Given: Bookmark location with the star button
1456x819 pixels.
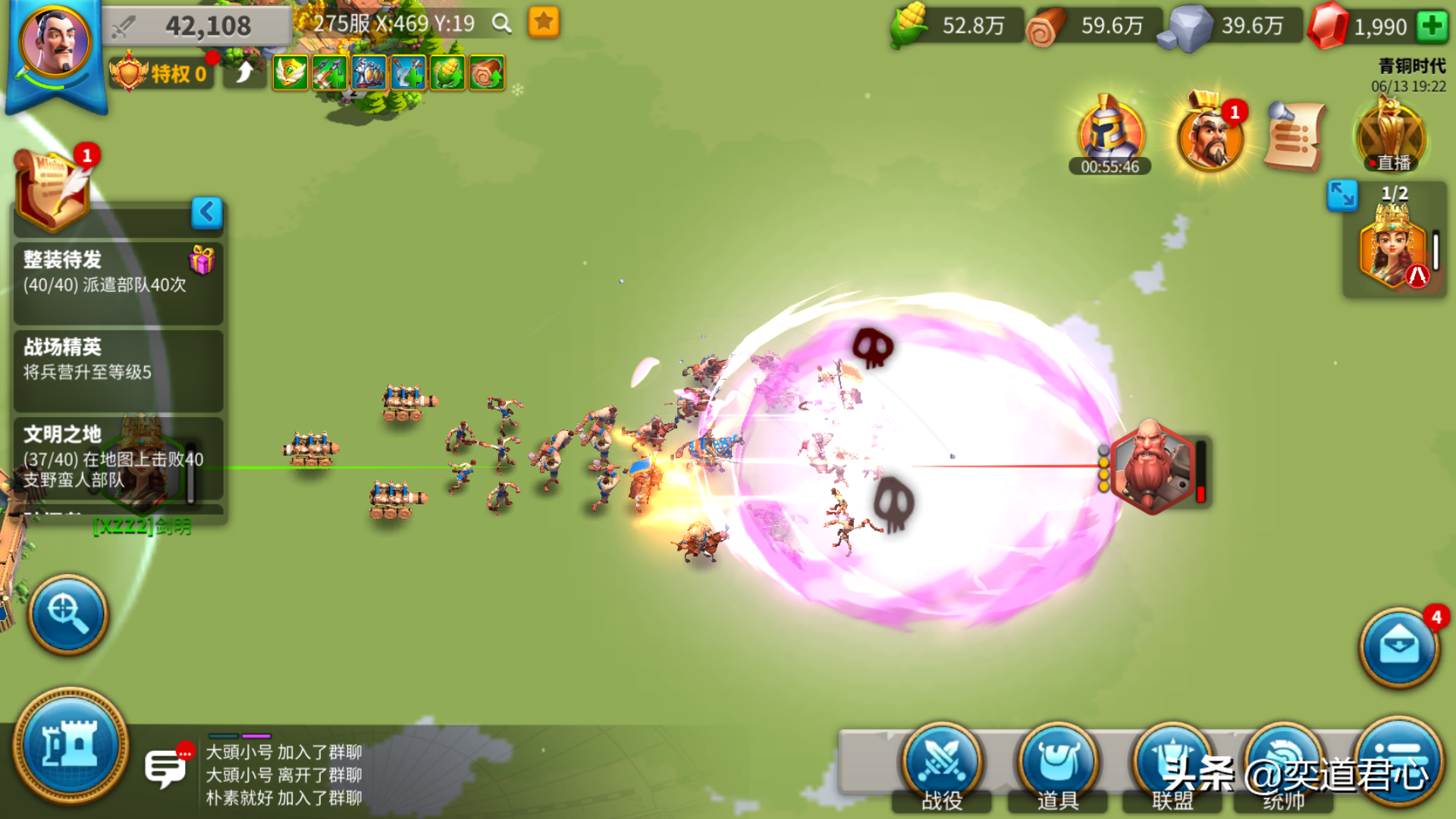Looking at the screenshot, I should click(x=544, y=23).
